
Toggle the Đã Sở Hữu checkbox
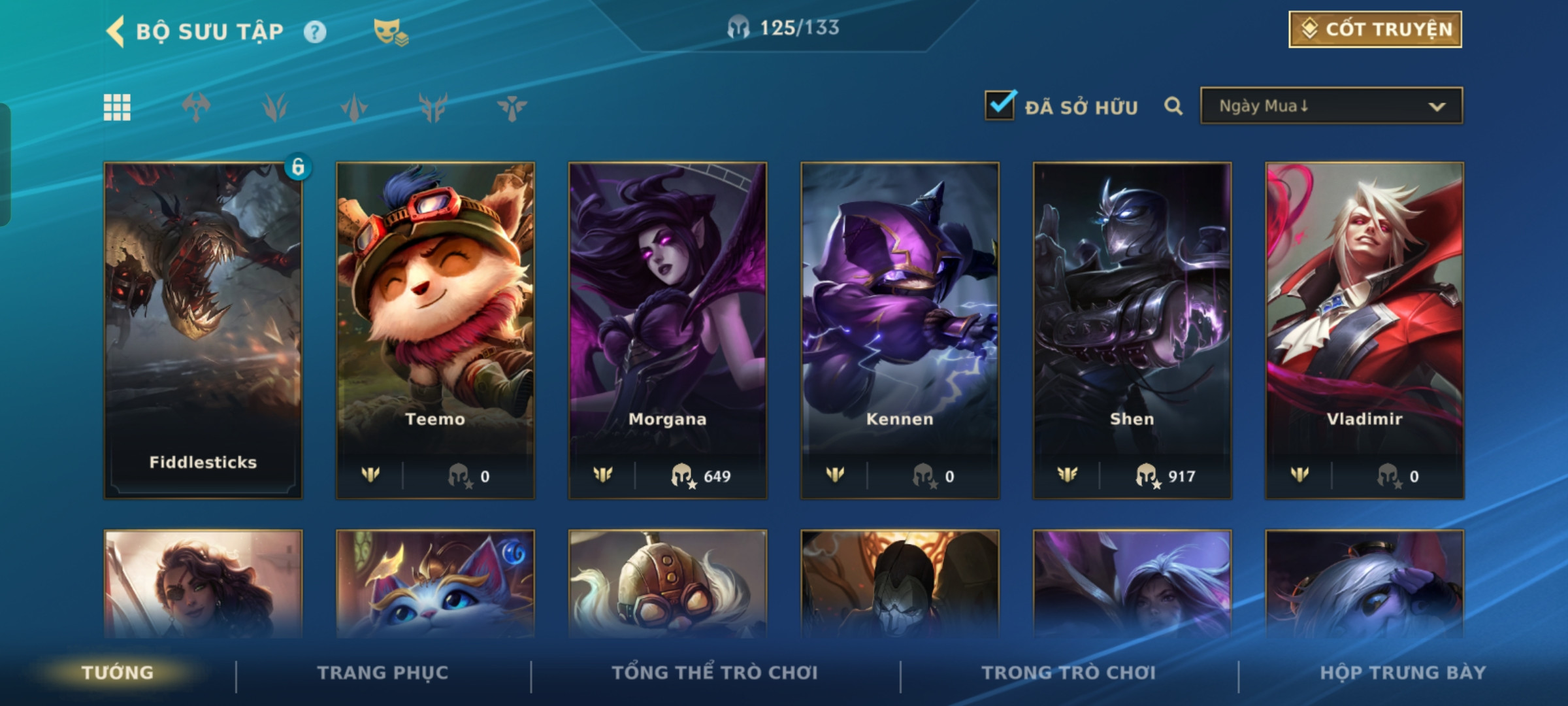click(1000, 105)
